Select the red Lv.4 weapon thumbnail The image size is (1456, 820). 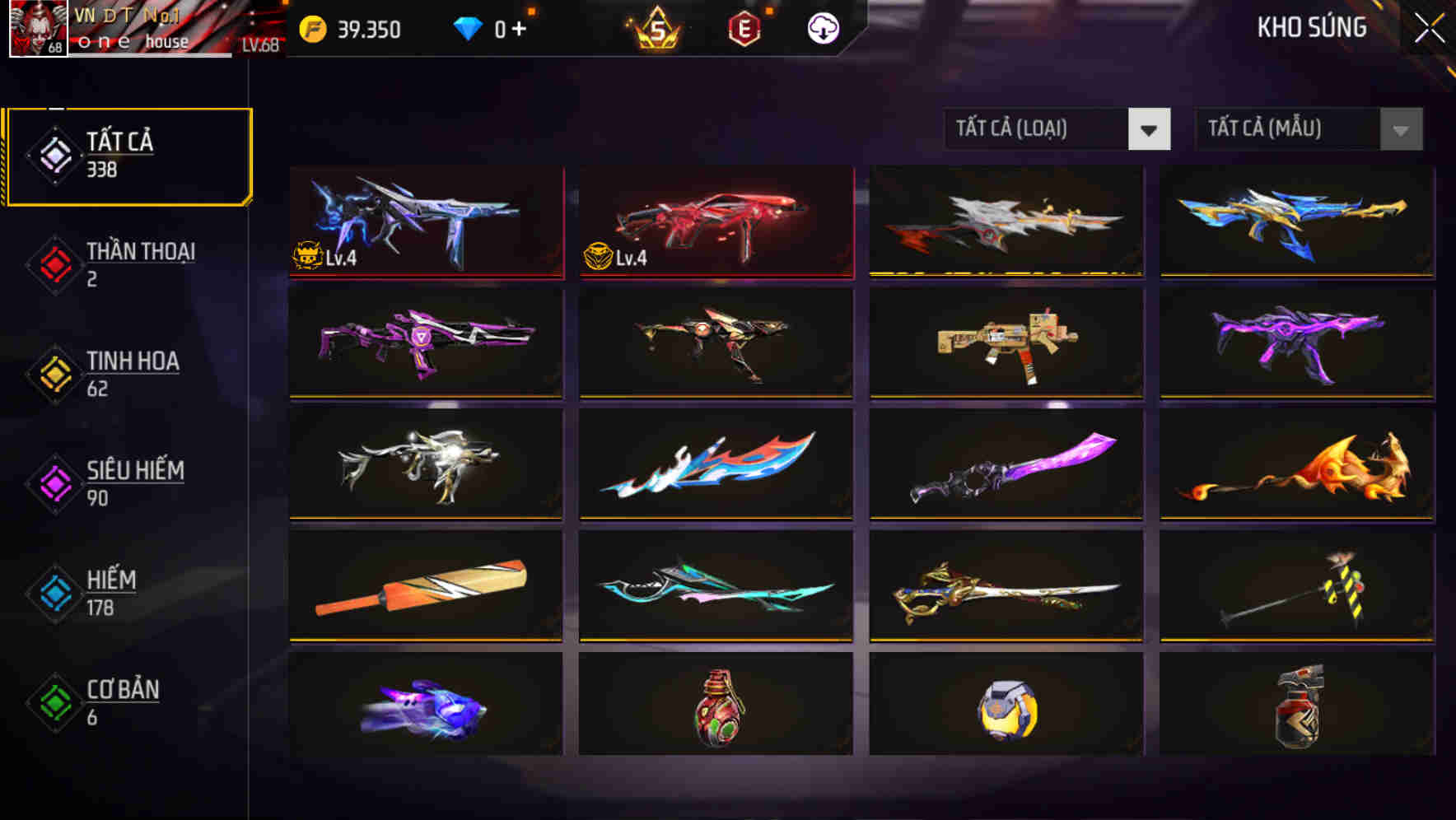click(715, 222)
